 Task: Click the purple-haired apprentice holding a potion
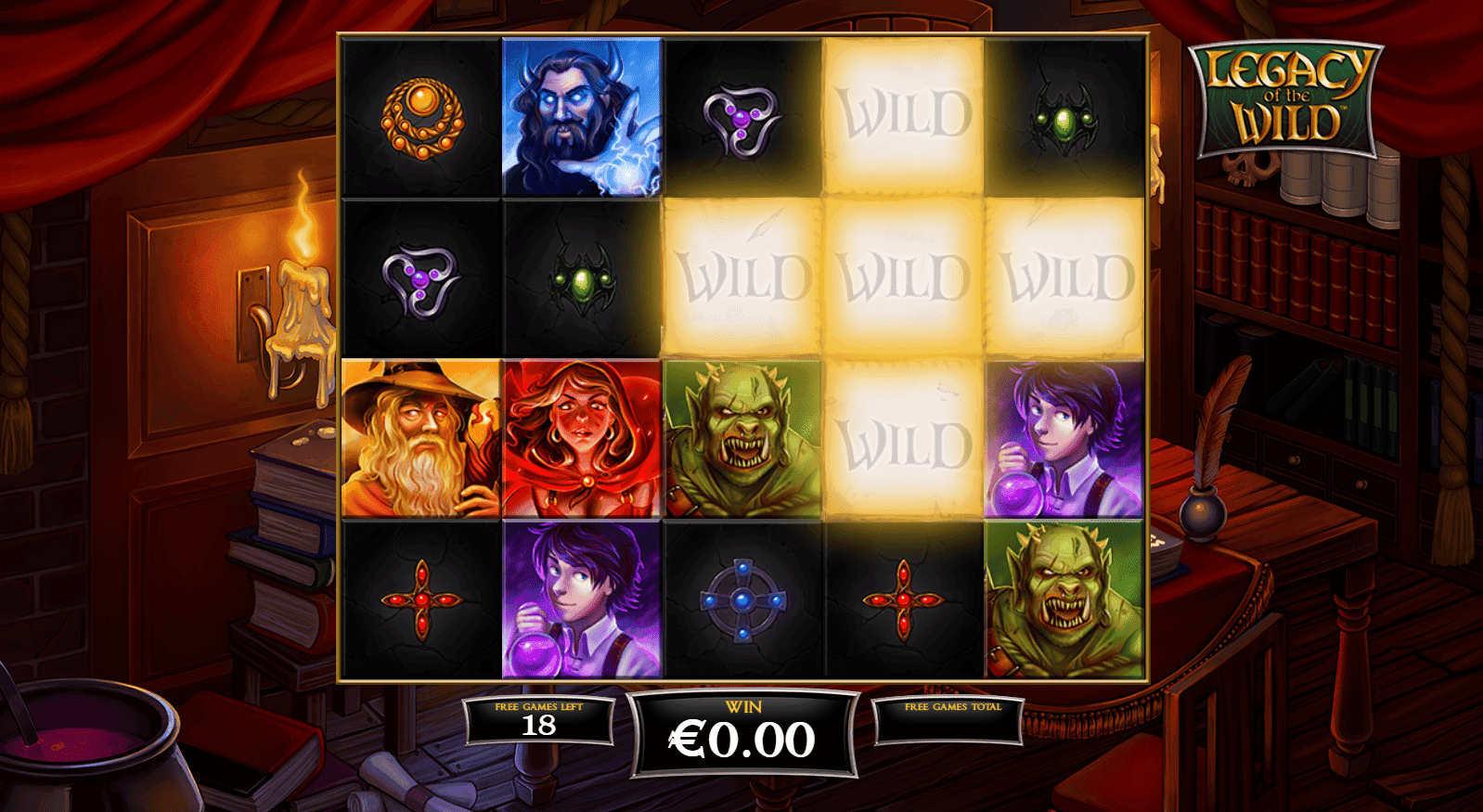click(1066, 436)
